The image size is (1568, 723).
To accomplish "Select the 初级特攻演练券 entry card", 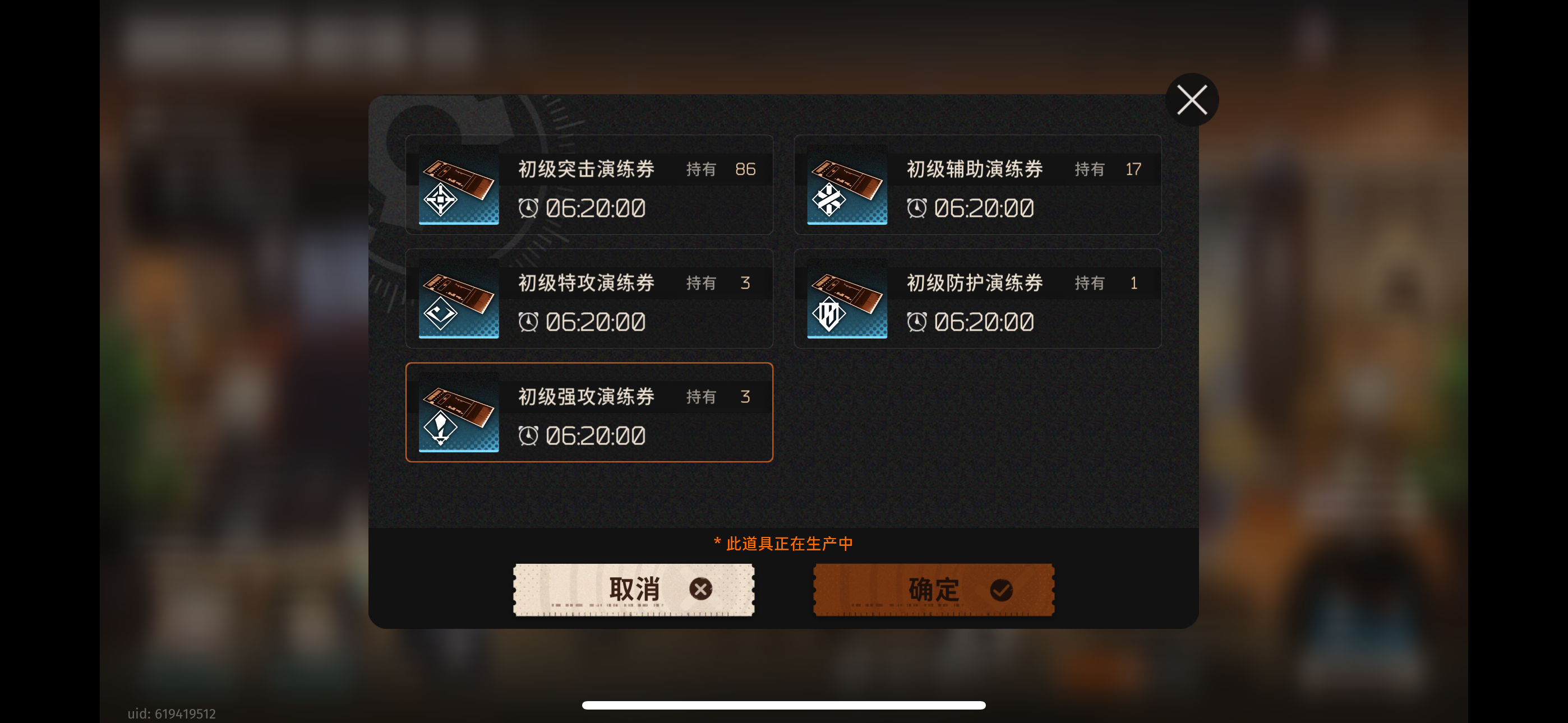I will [x=589, y=299].
